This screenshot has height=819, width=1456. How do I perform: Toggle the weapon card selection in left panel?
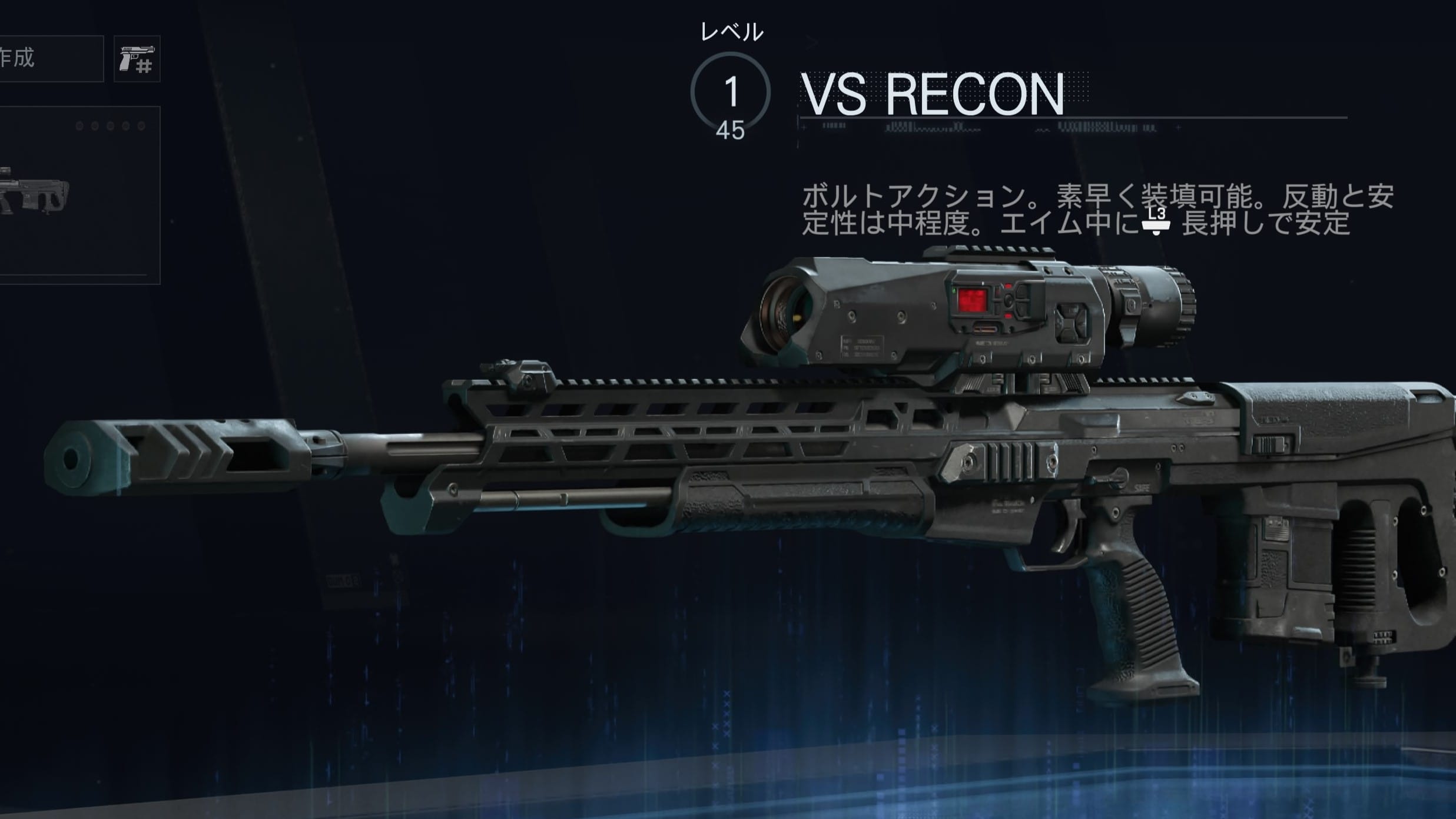tap(79, 194)
